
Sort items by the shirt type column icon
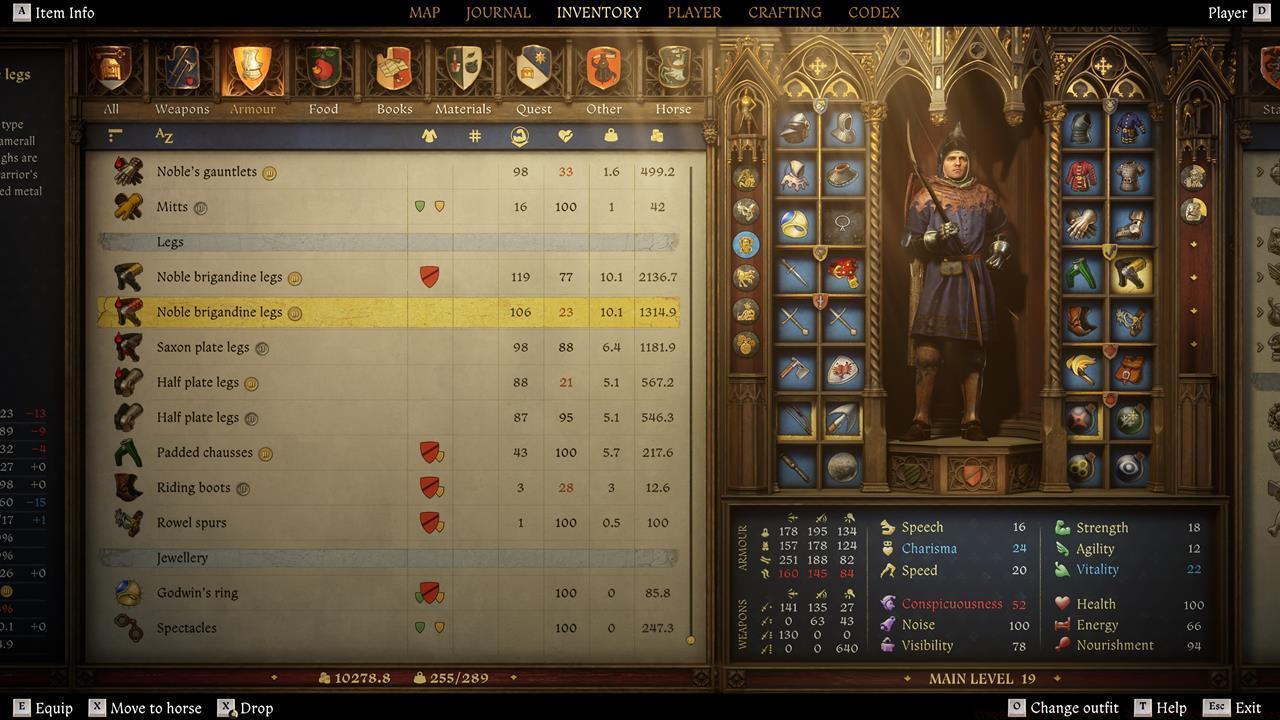tap(429, 135)
